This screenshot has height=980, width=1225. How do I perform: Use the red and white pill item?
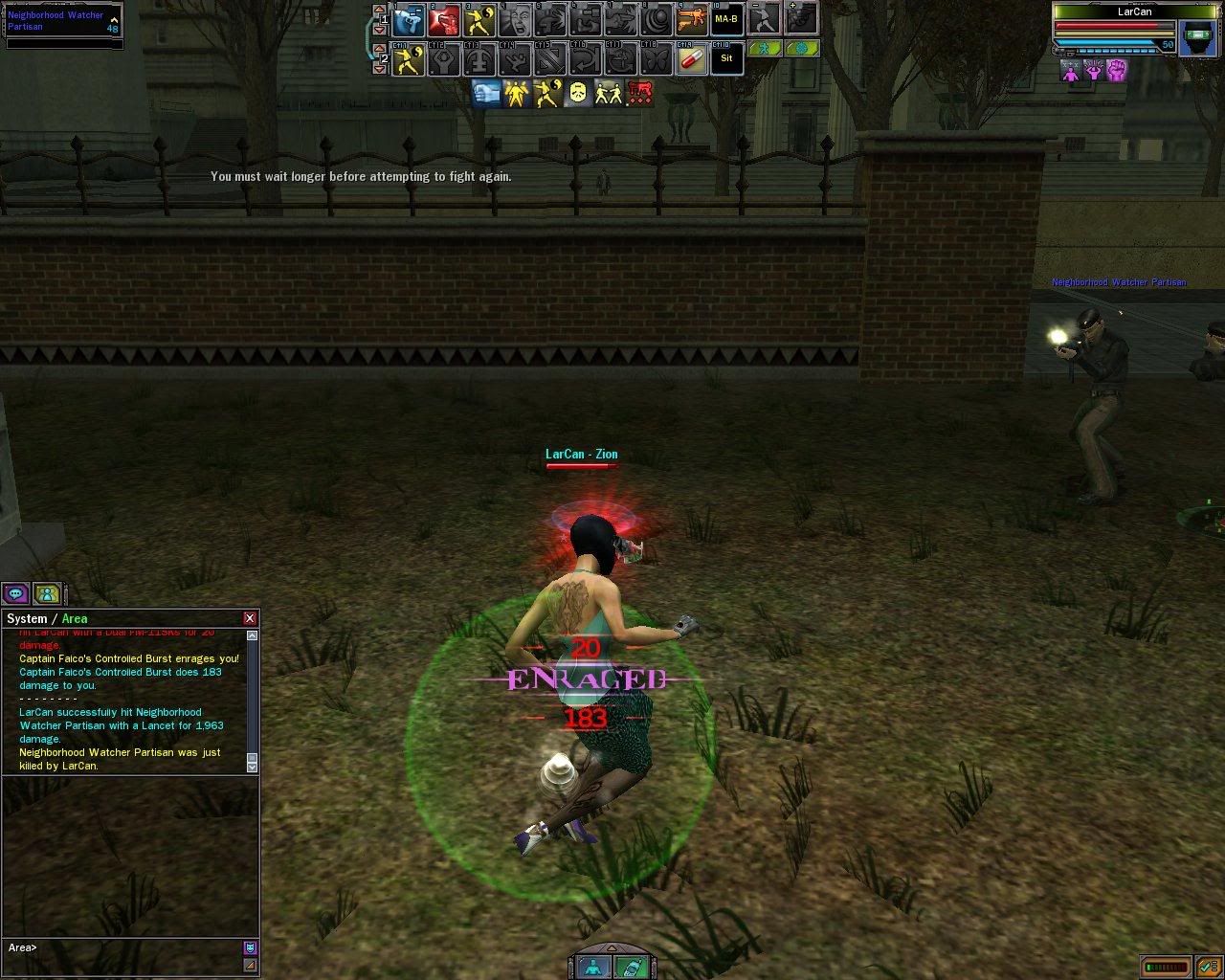(x=691, y=59)
